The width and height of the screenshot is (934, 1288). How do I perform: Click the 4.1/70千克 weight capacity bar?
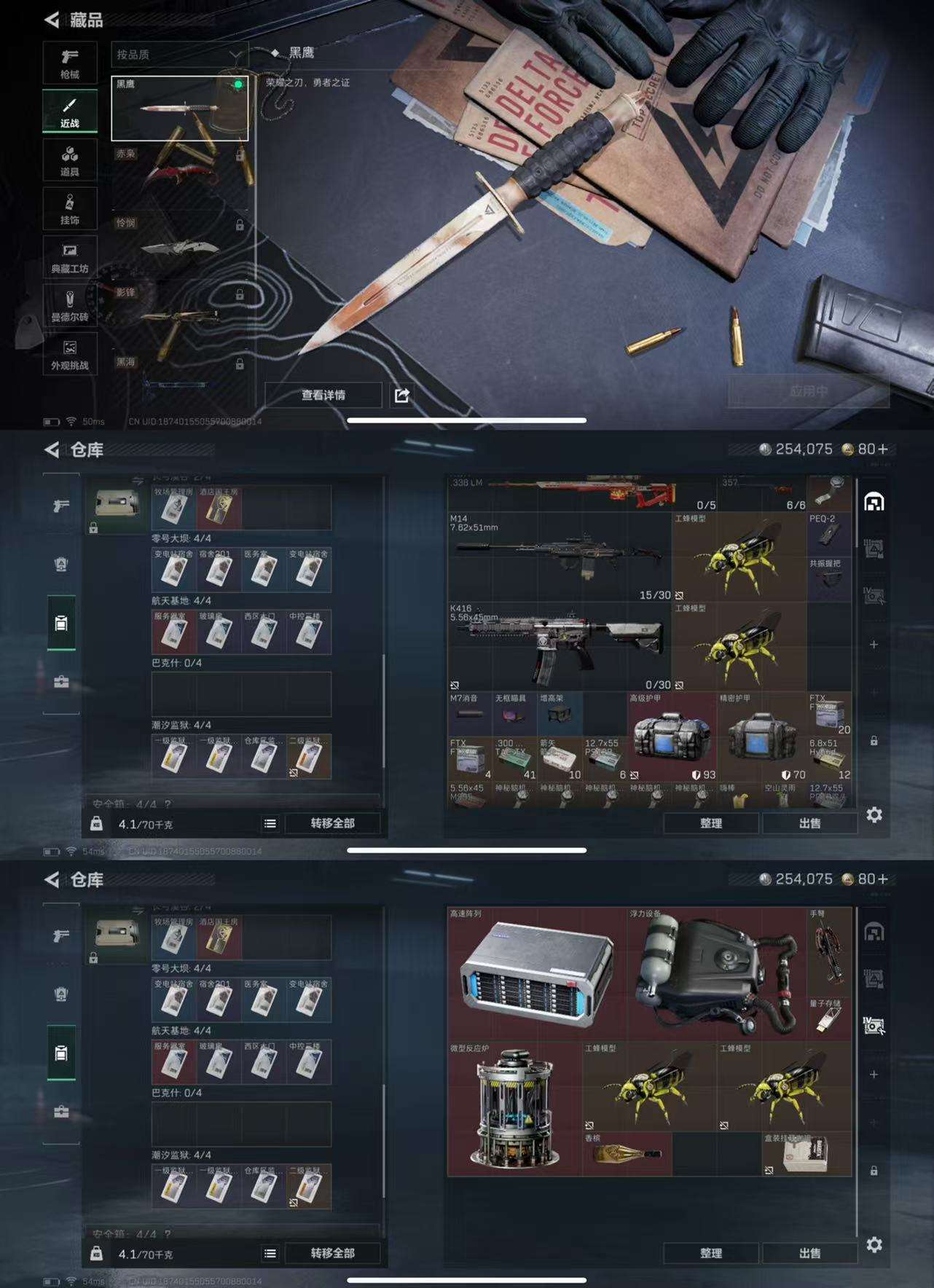coord(146,822)
